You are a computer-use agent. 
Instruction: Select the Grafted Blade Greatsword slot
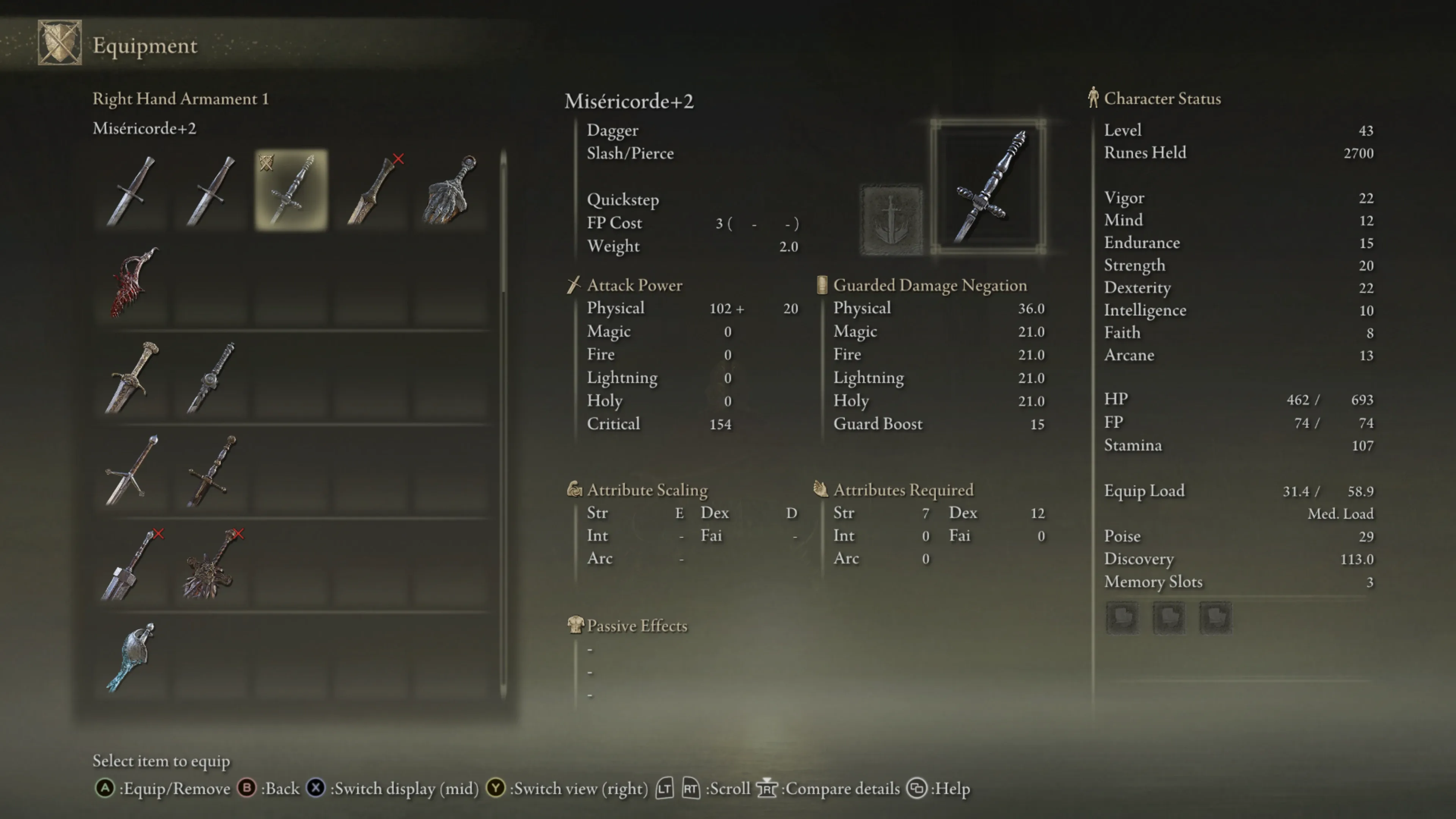click(x=212, y=565)
